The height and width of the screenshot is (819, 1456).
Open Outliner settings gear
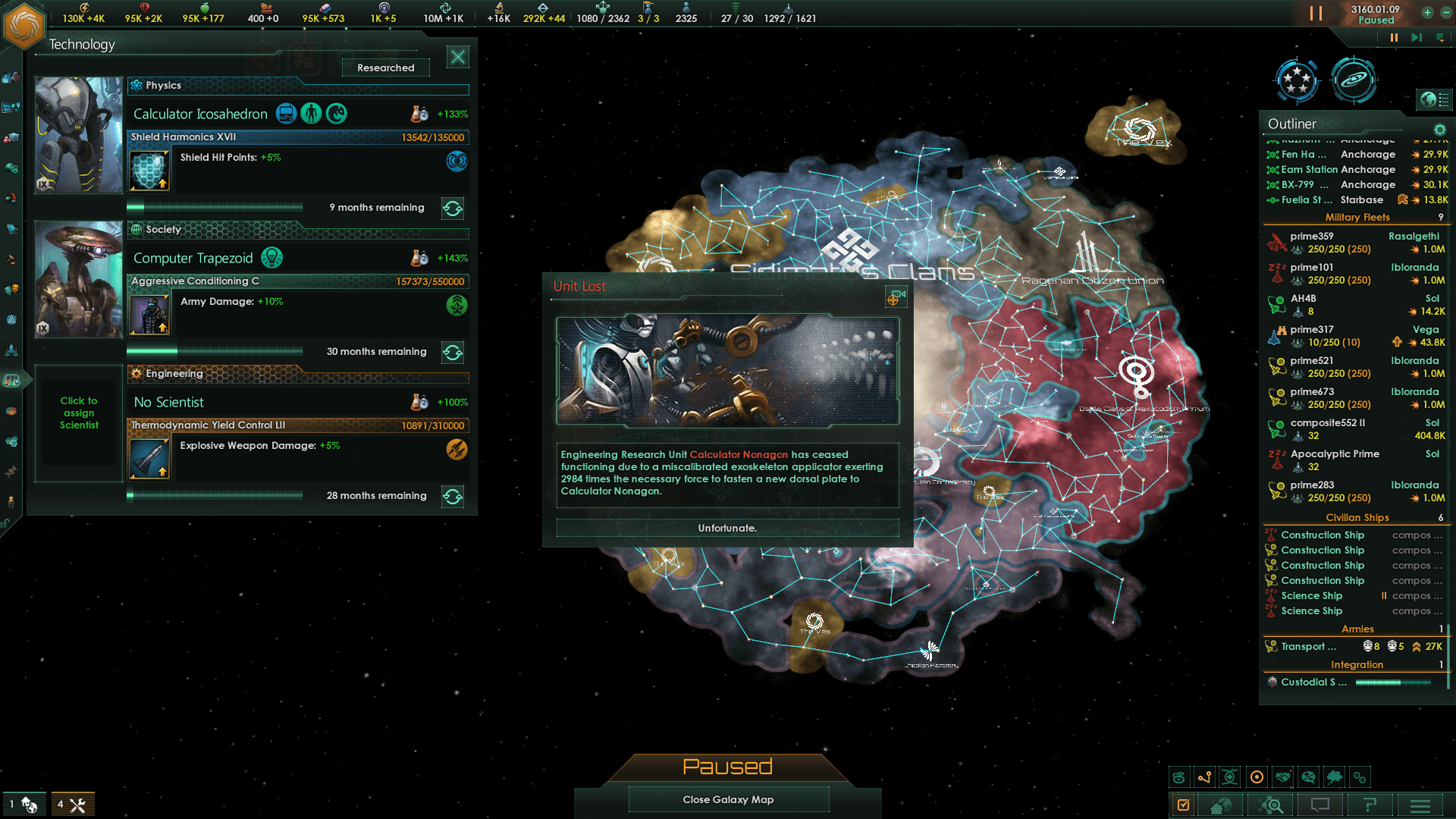[1439, 129]
